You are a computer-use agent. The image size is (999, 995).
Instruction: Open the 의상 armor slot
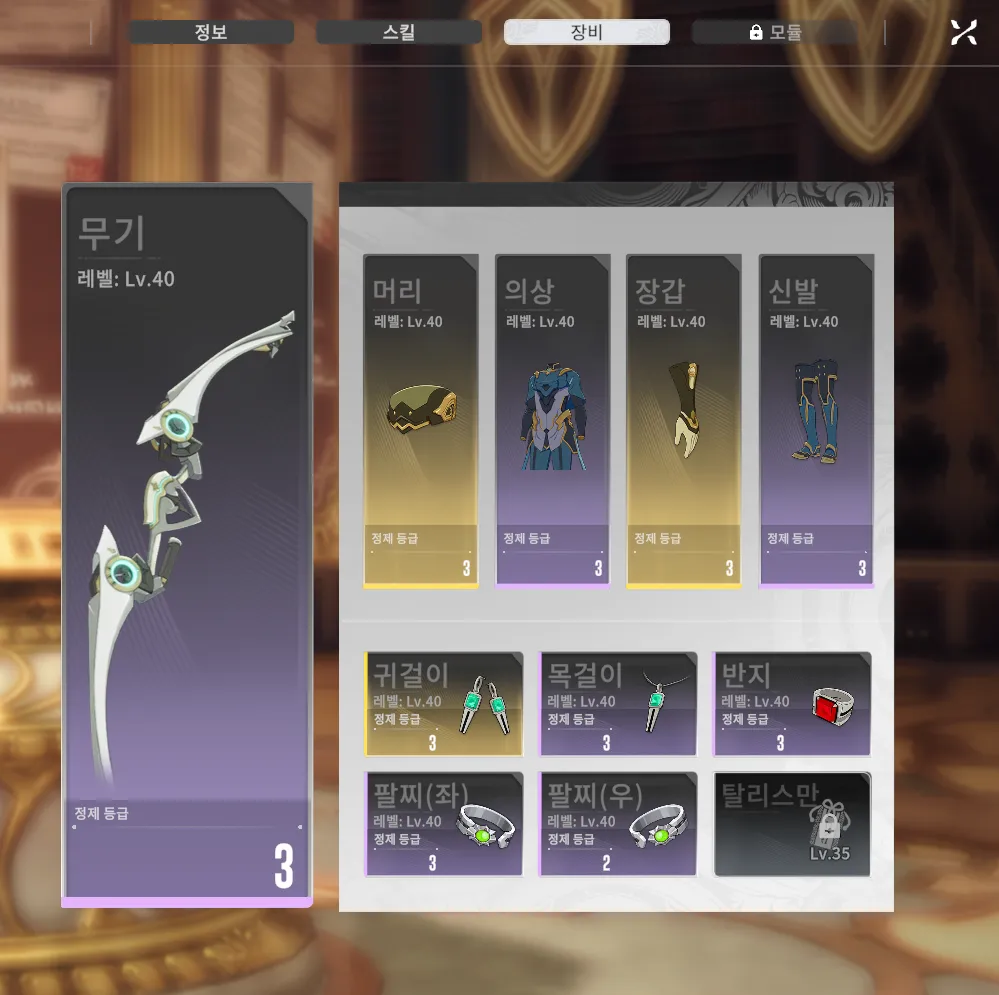(553, 420)
